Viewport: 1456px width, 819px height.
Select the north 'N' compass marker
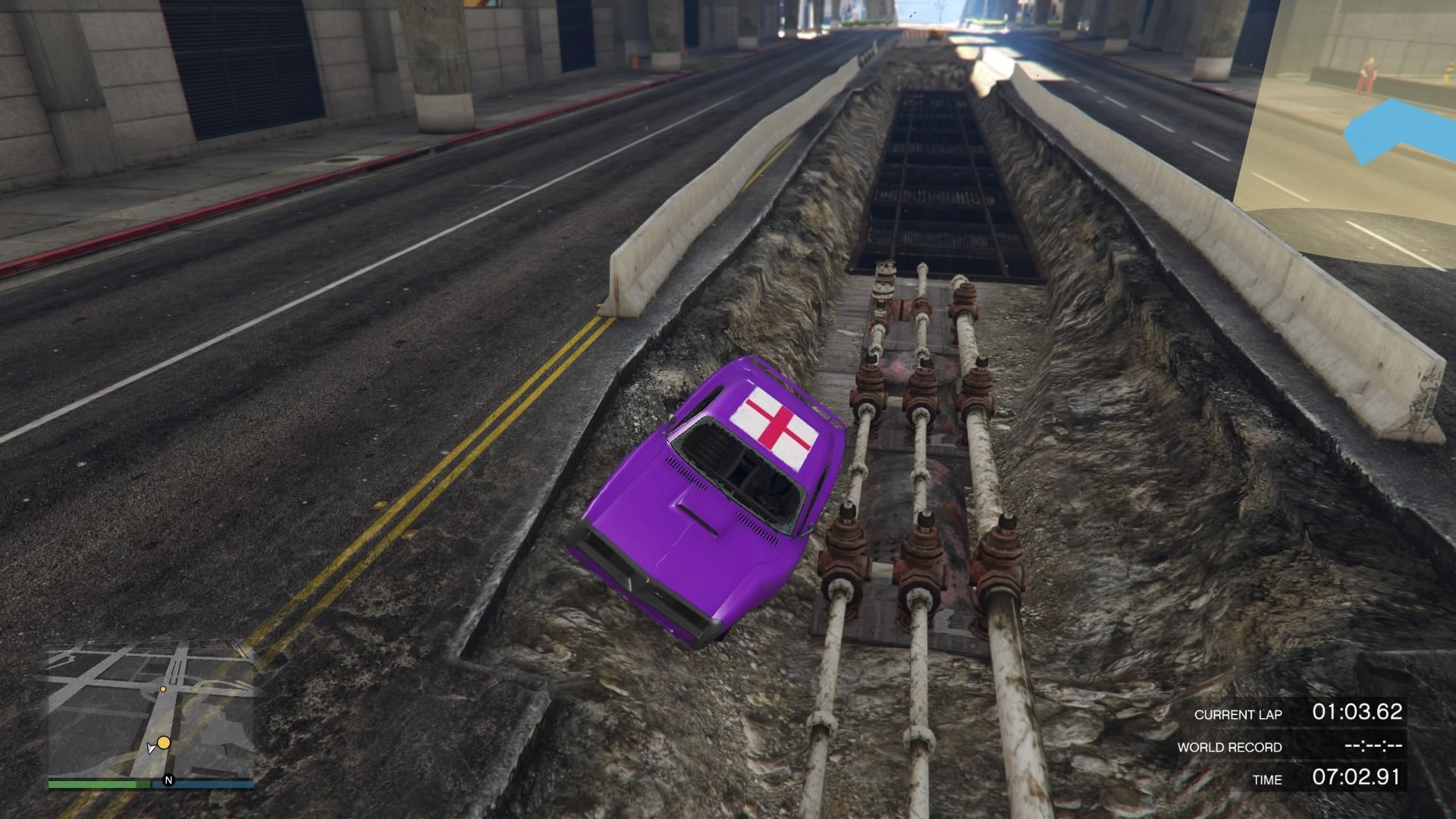click(168, 780)
